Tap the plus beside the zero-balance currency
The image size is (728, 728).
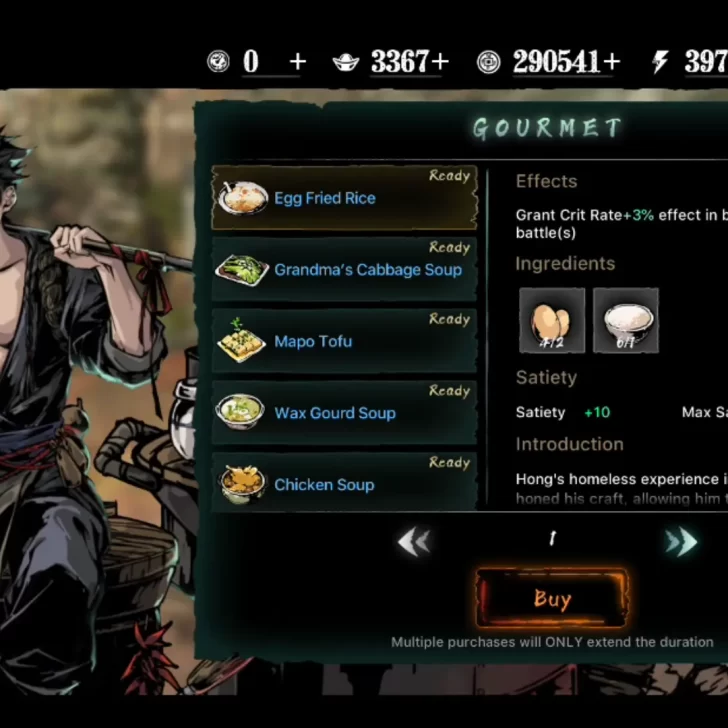tap(297, 62)
